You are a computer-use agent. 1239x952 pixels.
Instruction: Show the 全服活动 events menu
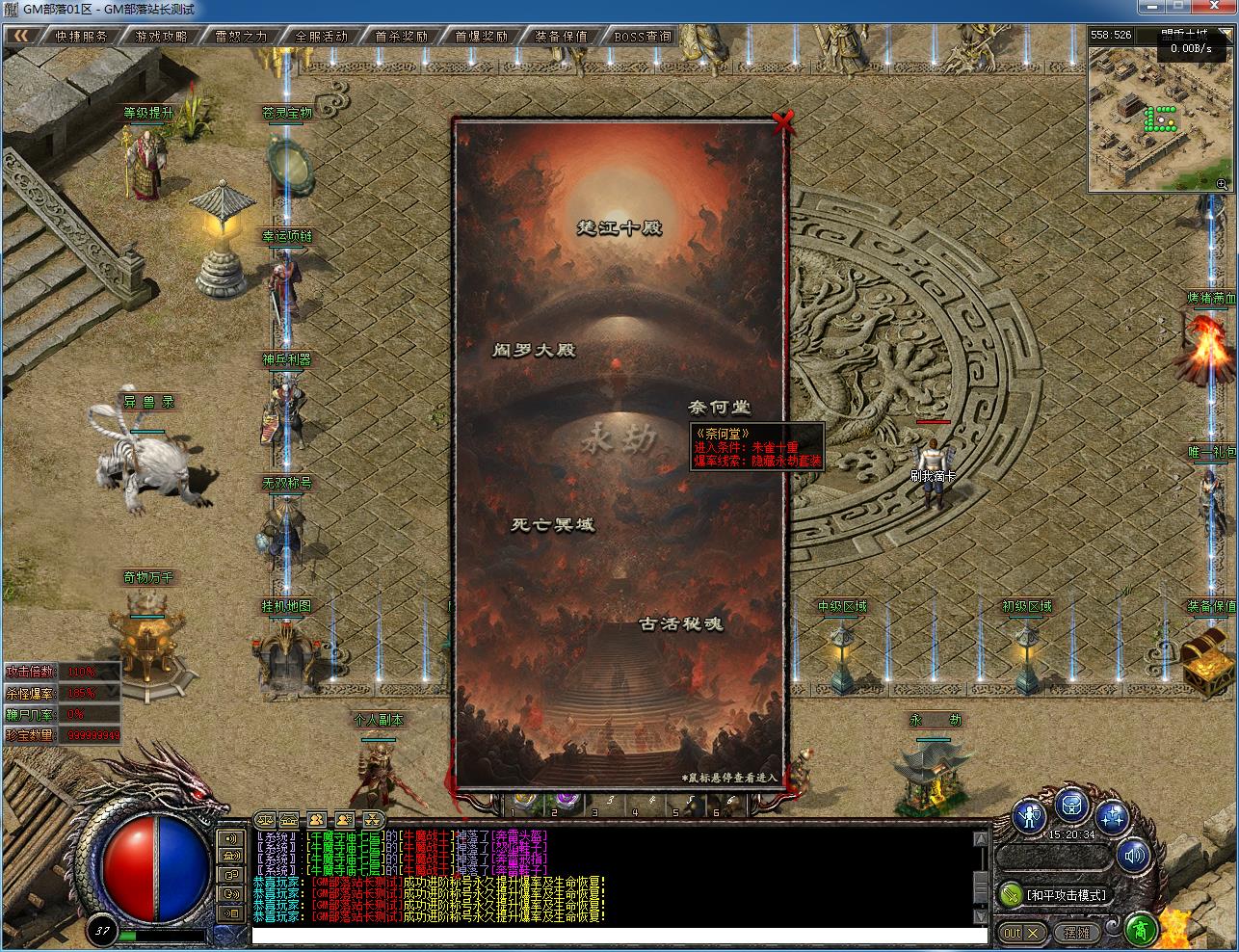[321, 37]
